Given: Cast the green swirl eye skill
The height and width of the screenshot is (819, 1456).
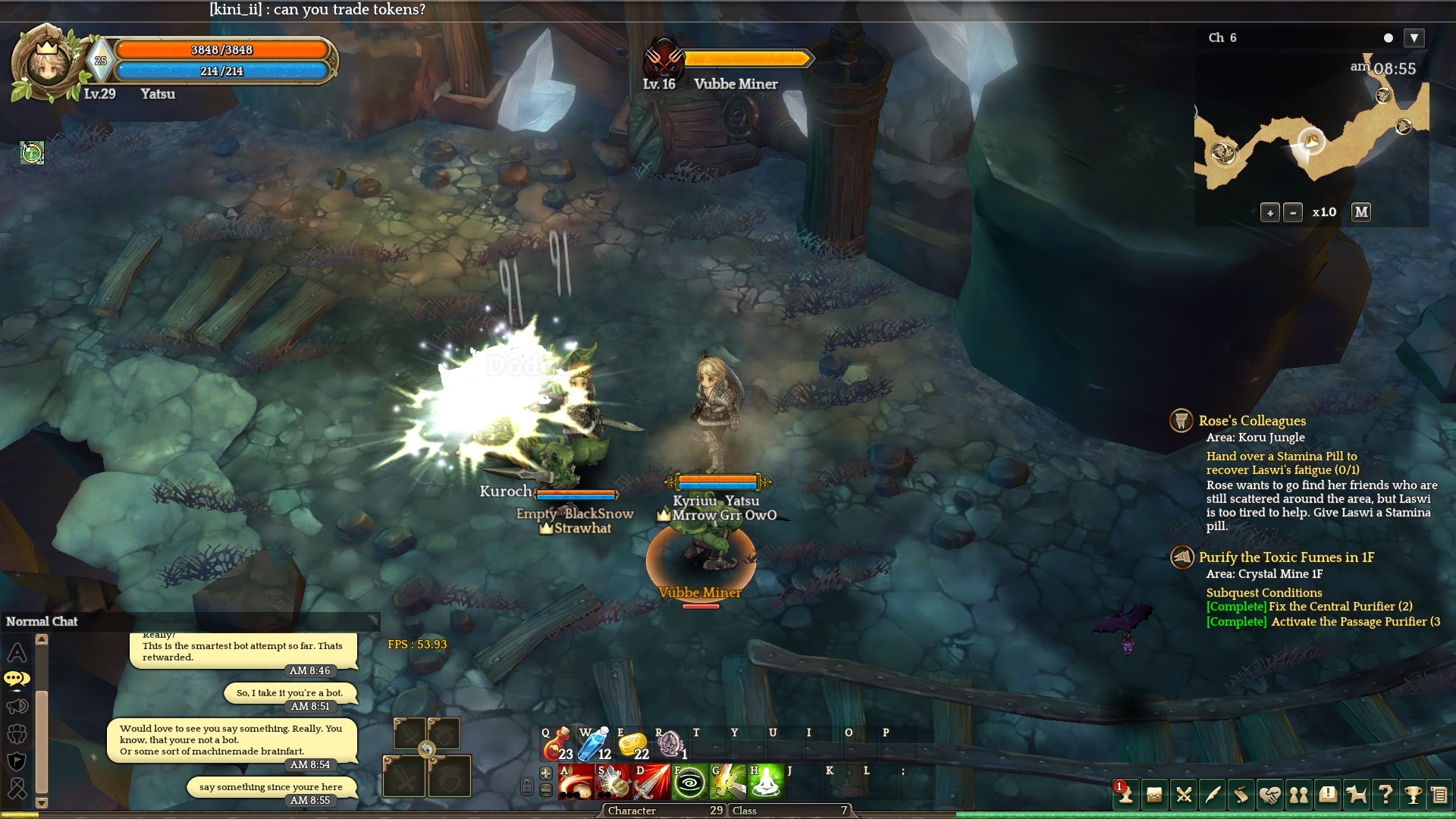Looking at the screenshot, I should [689, 783].
